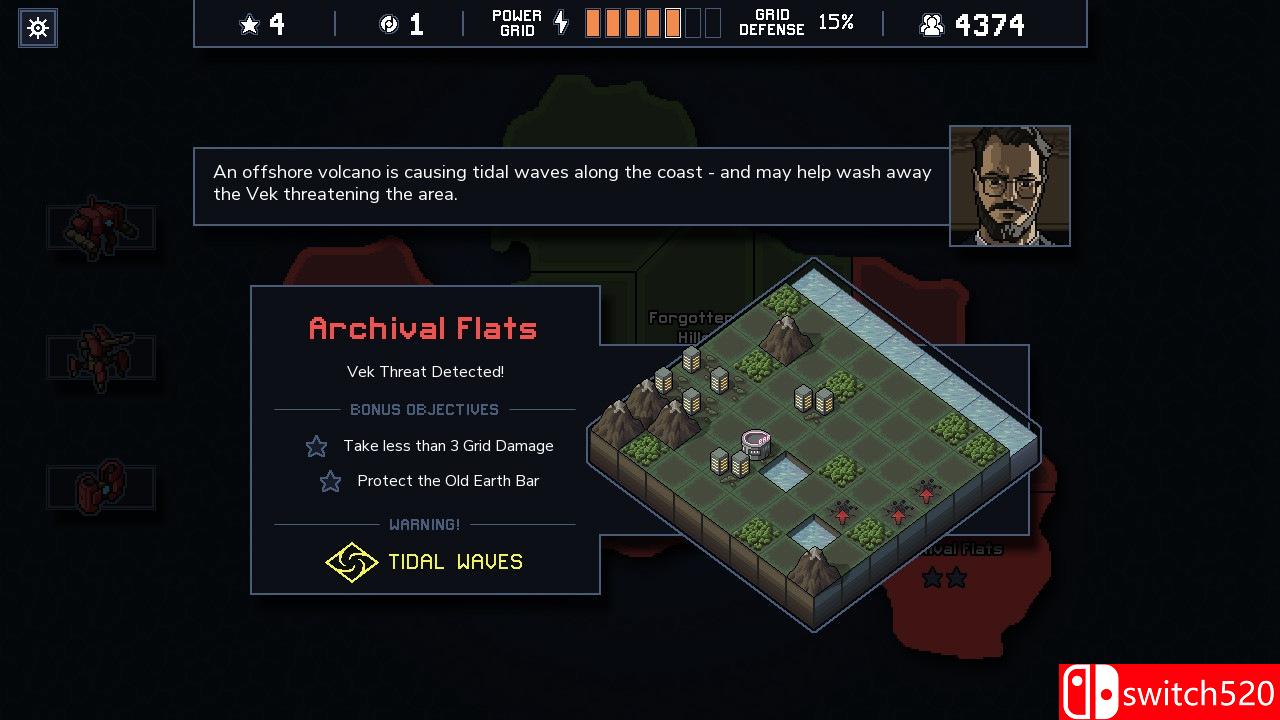Click the star beside Take less than 3 Grid Damage
The width and height of the screenshot is (1280, 720).
(x=316, y=446)
